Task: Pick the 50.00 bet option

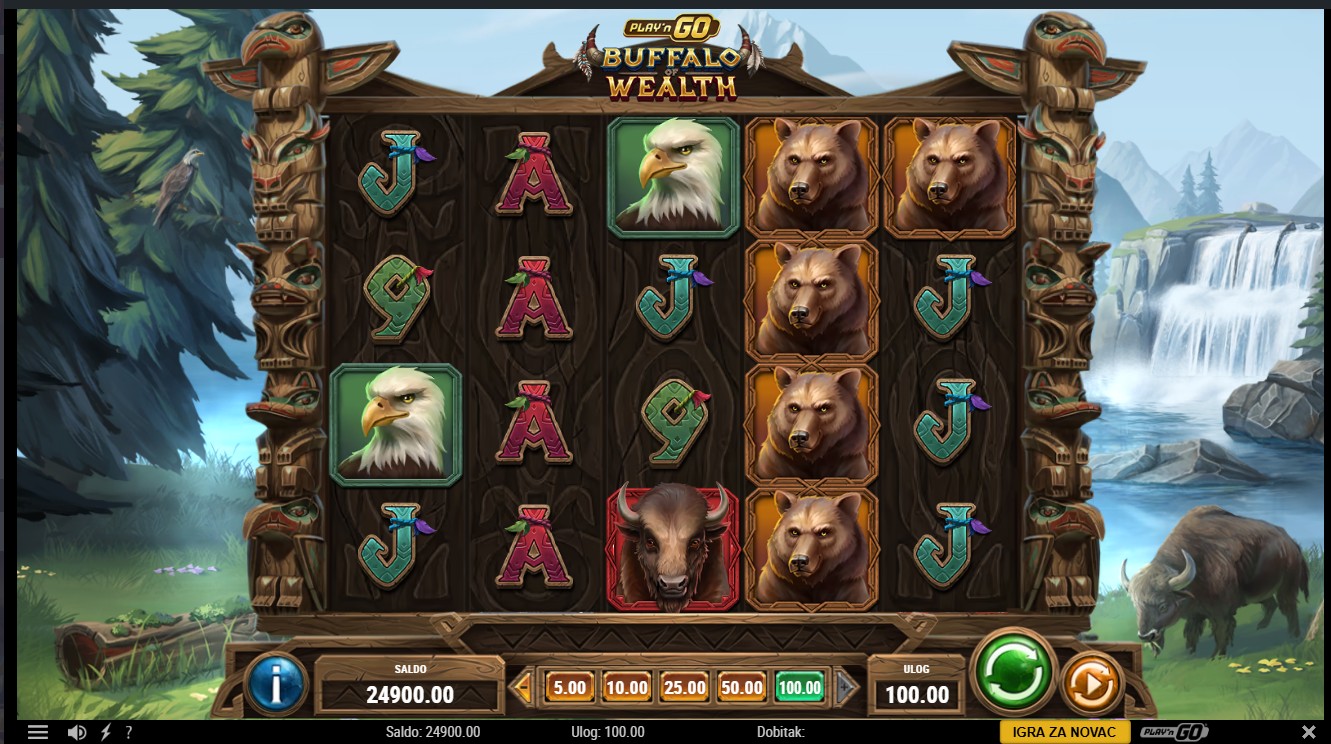Action: 742,687
